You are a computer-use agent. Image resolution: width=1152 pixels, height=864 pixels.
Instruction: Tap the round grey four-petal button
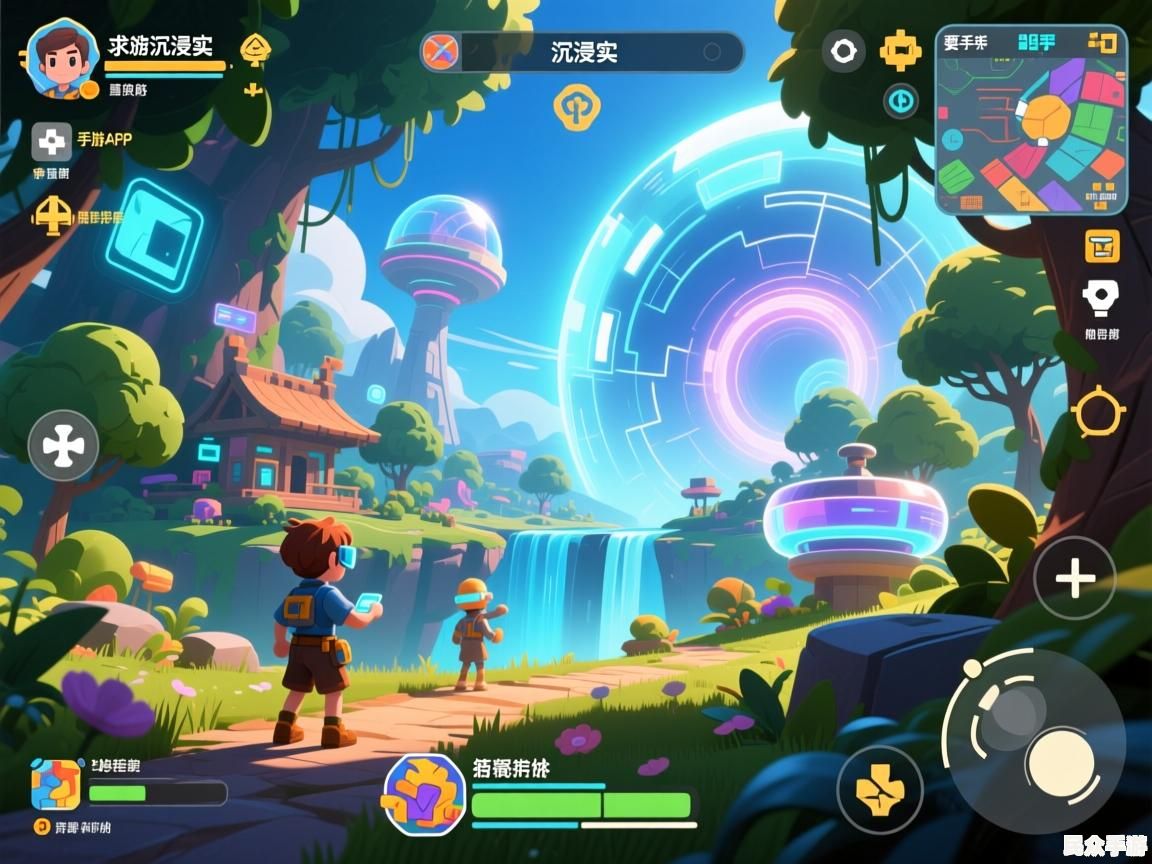click(63, 445)
